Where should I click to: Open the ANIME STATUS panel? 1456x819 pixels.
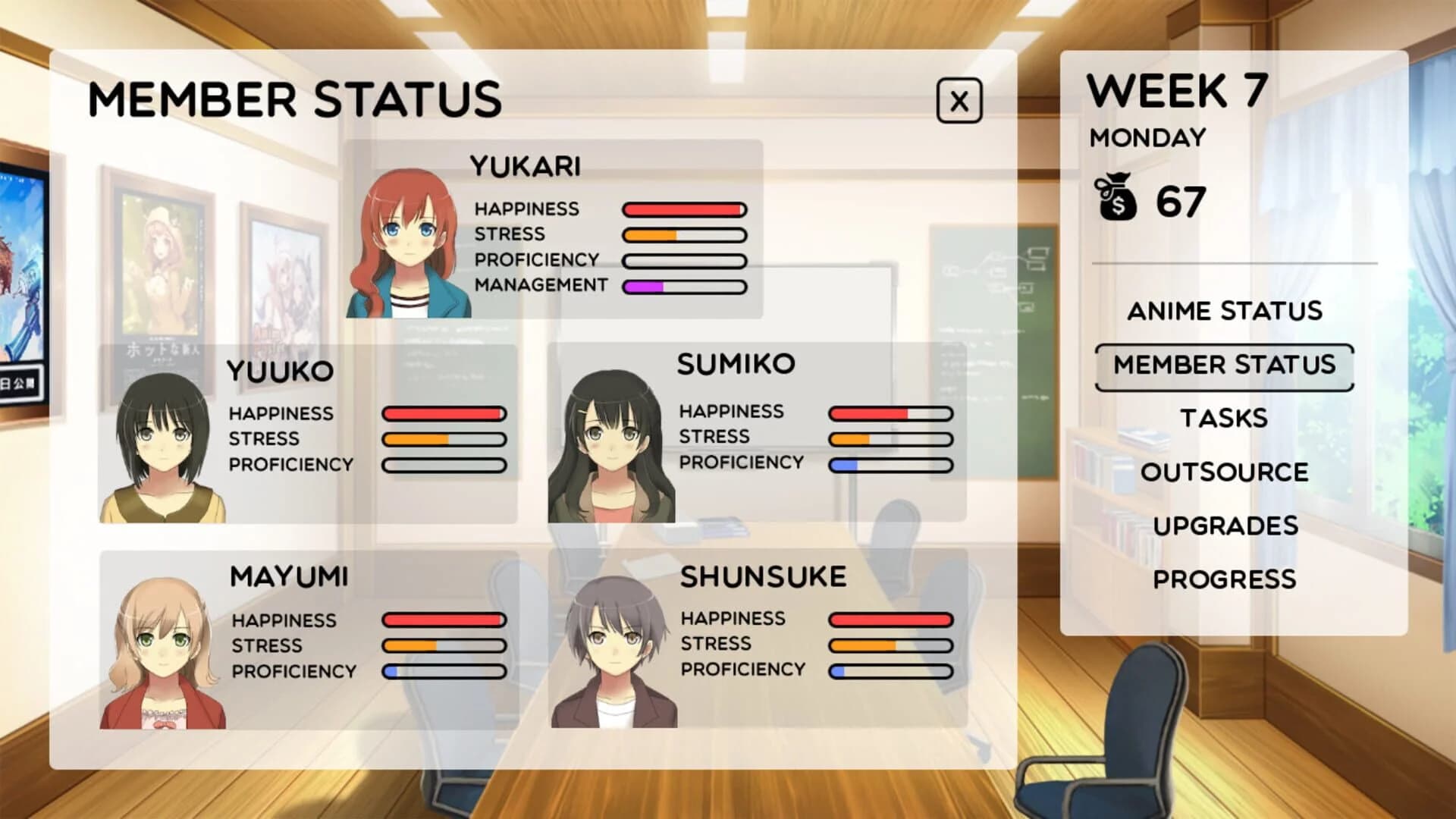coord(1224,311)
